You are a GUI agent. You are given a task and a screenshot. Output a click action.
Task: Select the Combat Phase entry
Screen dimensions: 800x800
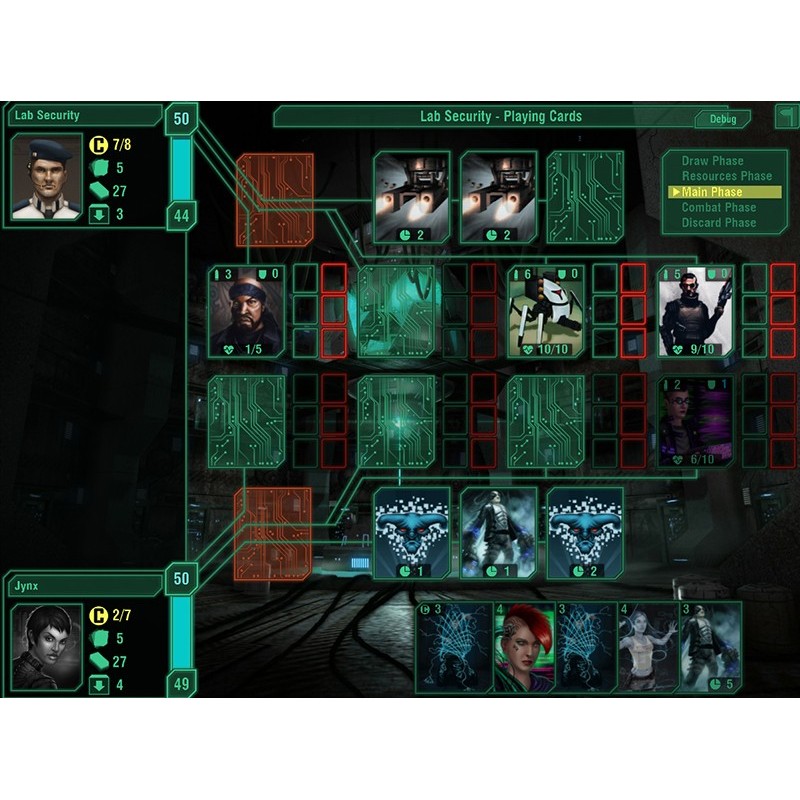pos(718,207)
